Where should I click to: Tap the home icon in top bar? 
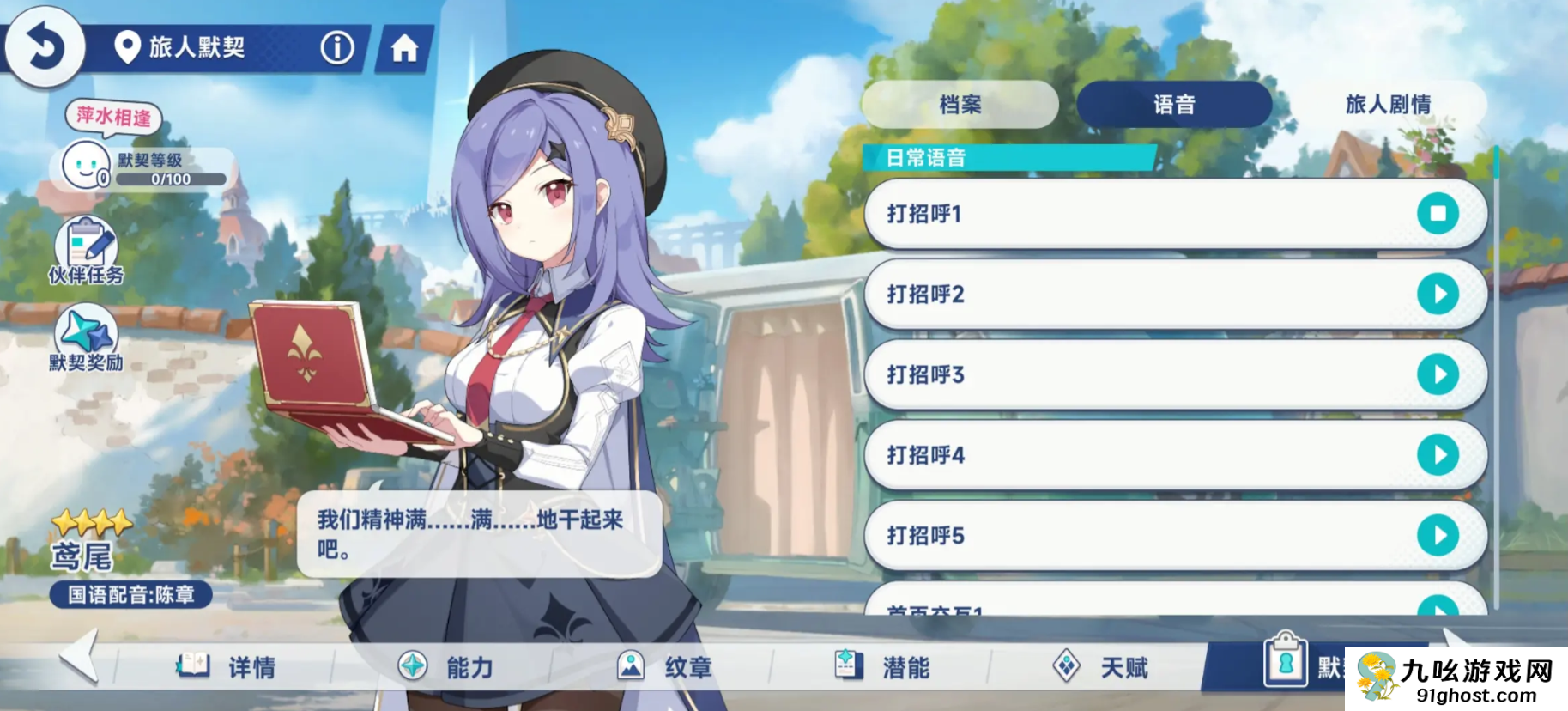point(403,49)
